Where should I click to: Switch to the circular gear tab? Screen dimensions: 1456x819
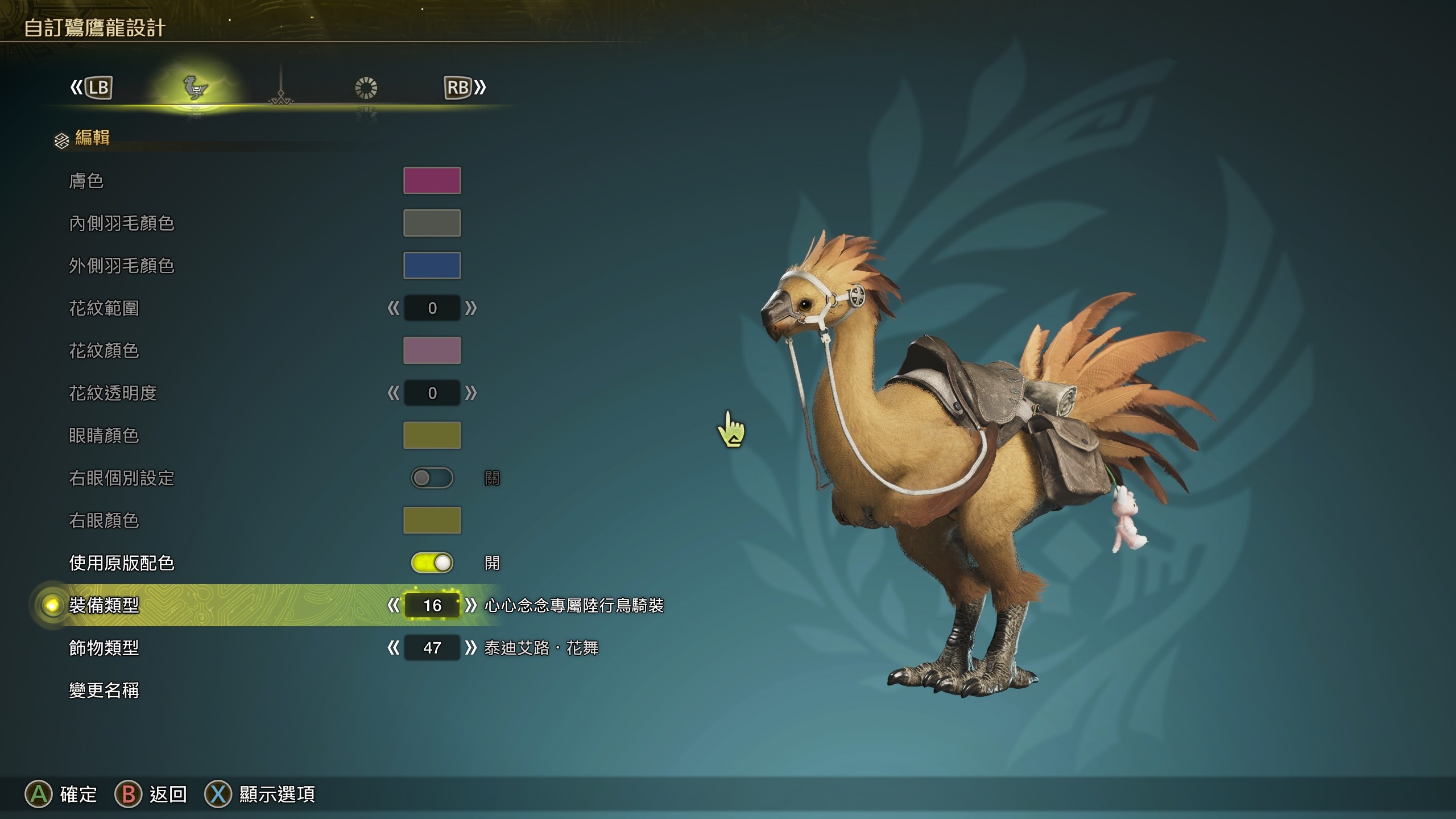[366, 88]
